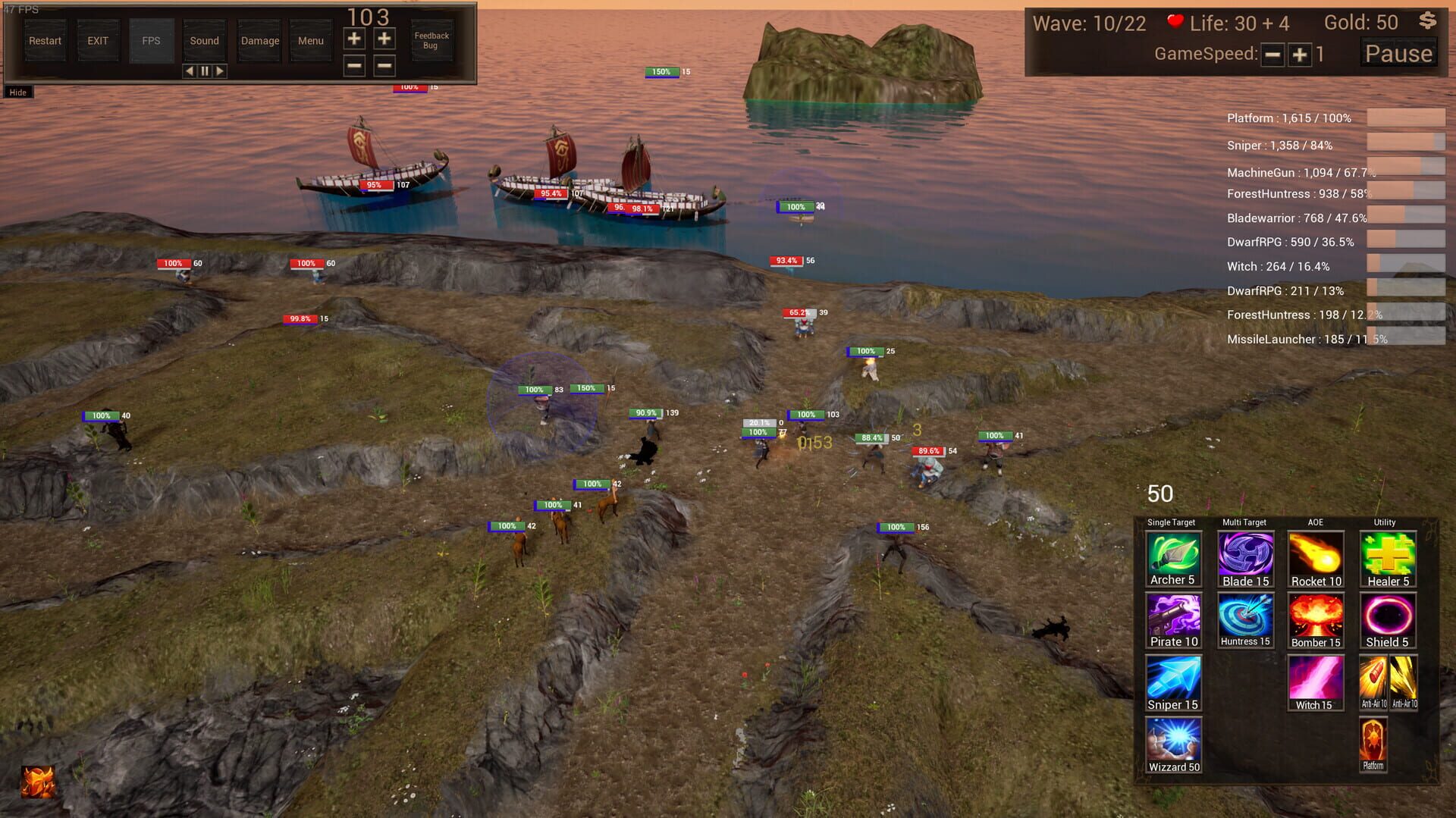Collapse the panel using Hide
The height and width of the screenshot is (818, 1456).
click(x=17, y=92)
